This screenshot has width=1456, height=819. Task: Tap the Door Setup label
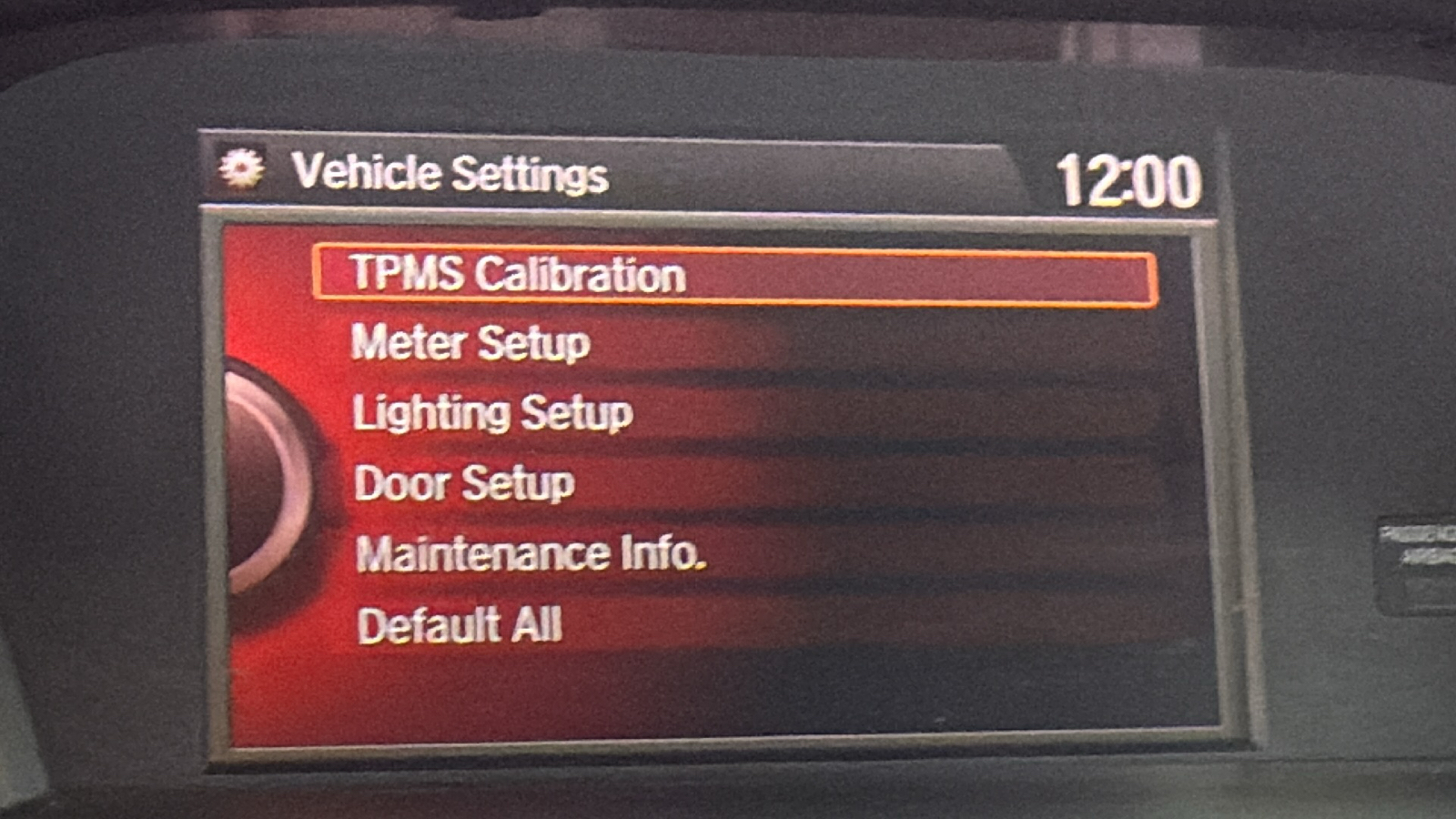[x=462, y=482]
